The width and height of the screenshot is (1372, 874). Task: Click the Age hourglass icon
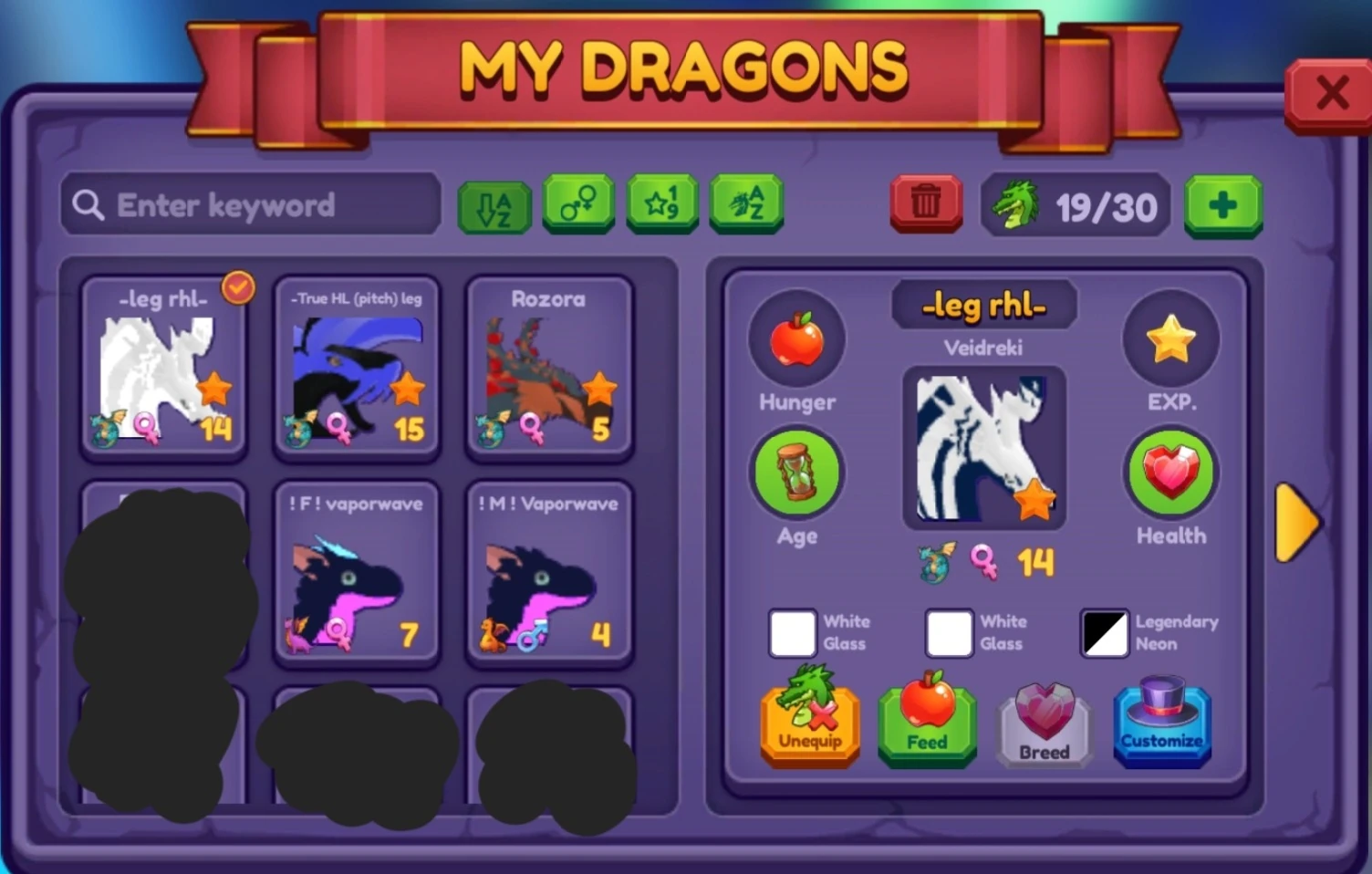click(x=796, y=473)
